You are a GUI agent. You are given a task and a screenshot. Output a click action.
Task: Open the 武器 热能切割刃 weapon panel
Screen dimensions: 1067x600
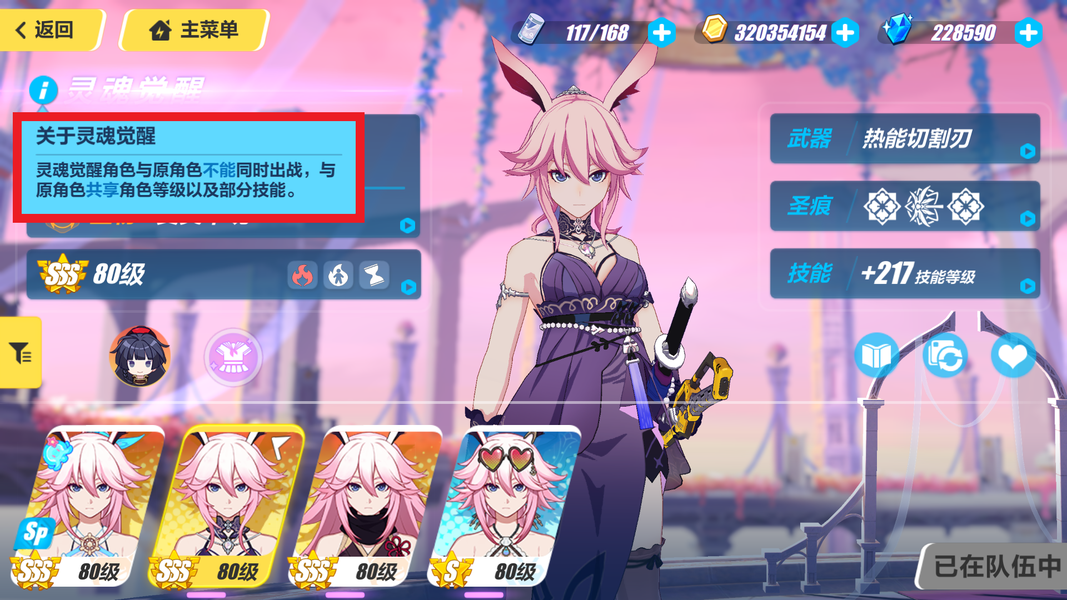[x=904, y=139]
